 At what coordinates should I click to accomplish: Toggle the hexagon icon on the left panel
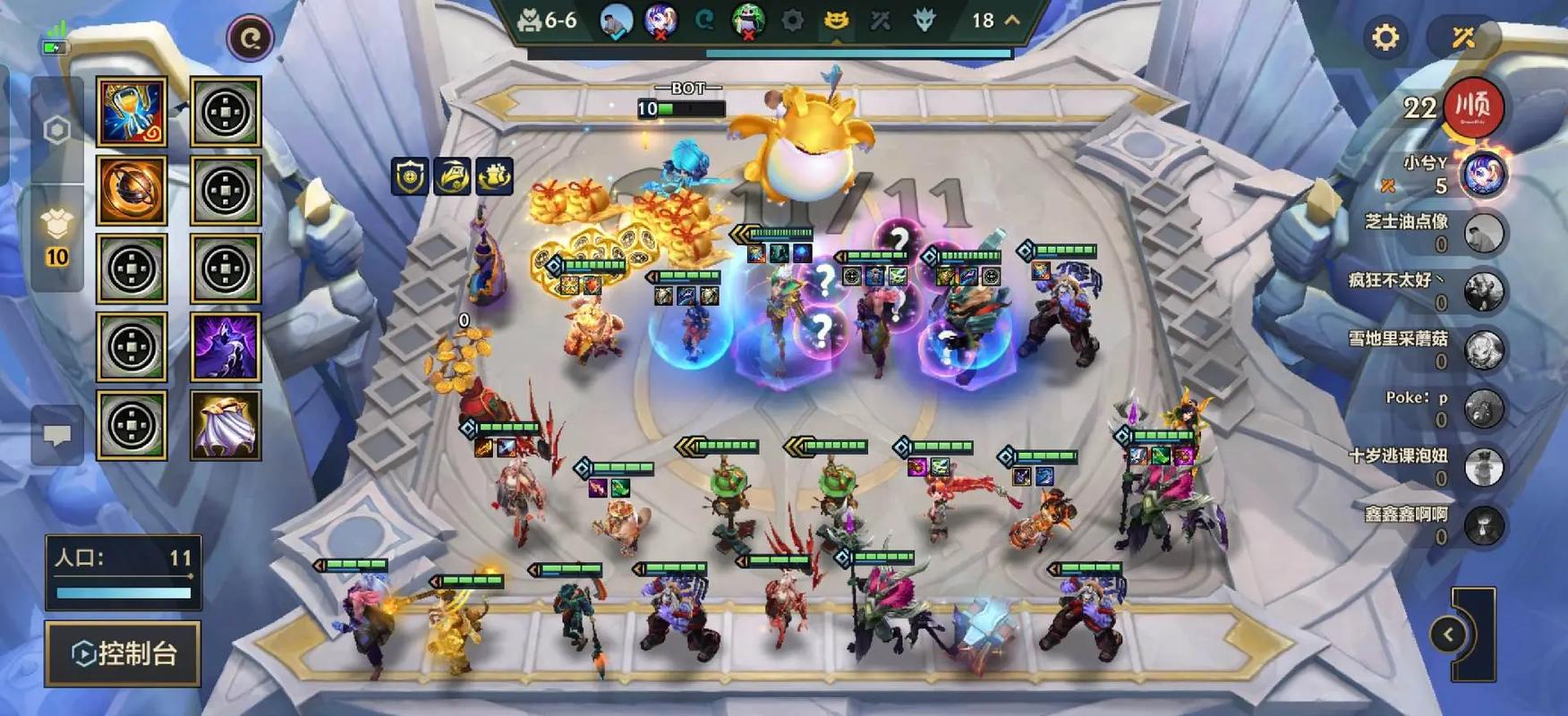pyautogui.click(x=57, y=131)
